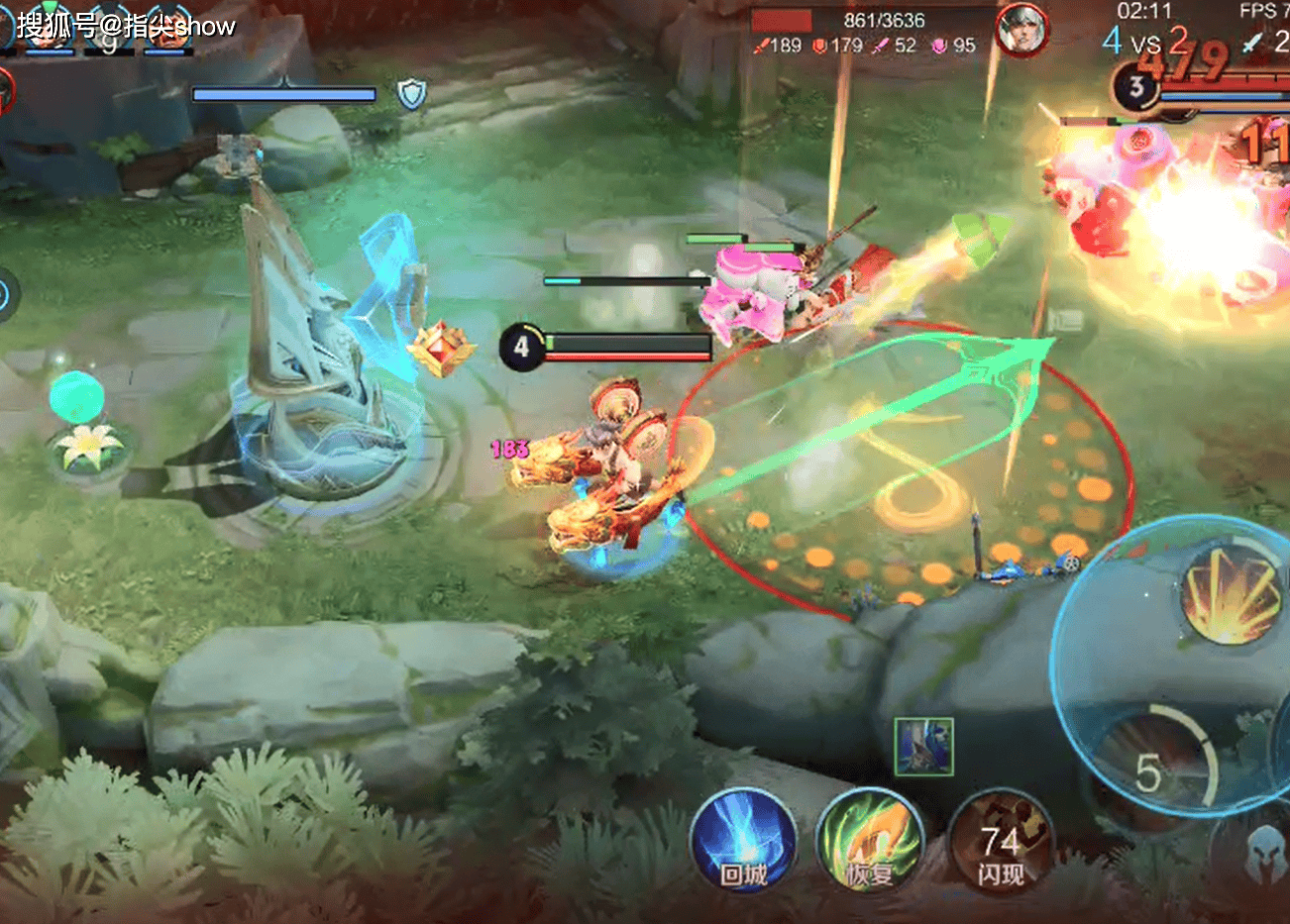Click the targeted enemy hero portrait

pyautogui.click(x=1021, y=29)
